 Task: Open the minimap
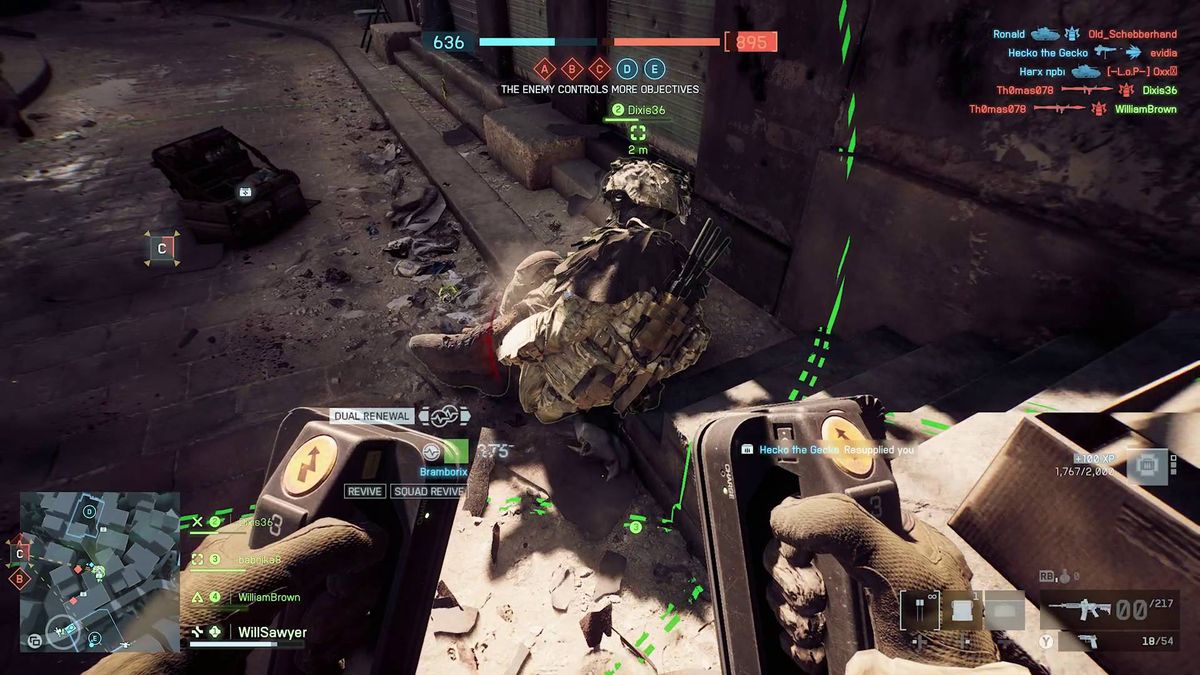100,571
